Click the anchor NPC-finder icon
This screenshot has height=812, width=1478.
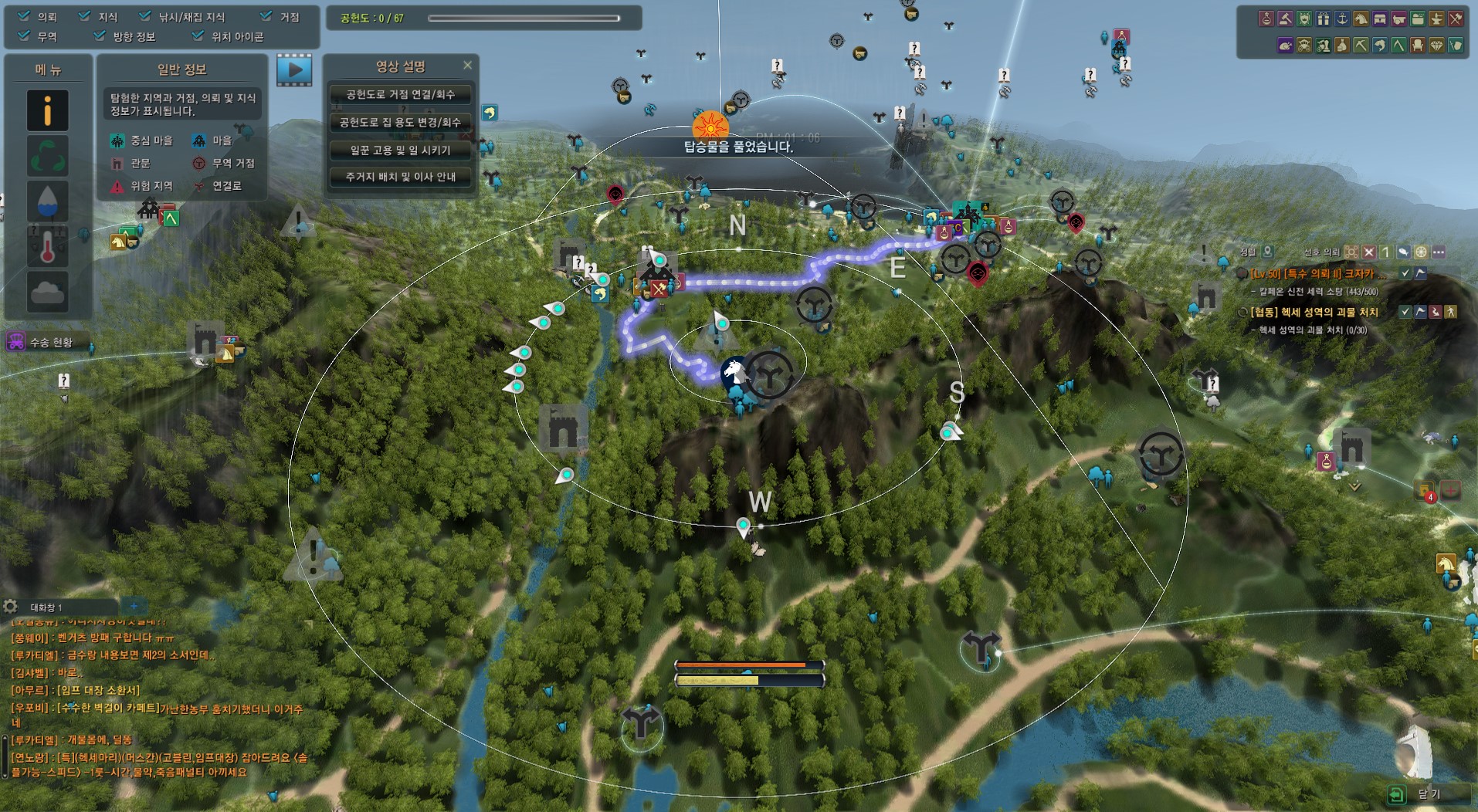click(x=1342, y=19)
